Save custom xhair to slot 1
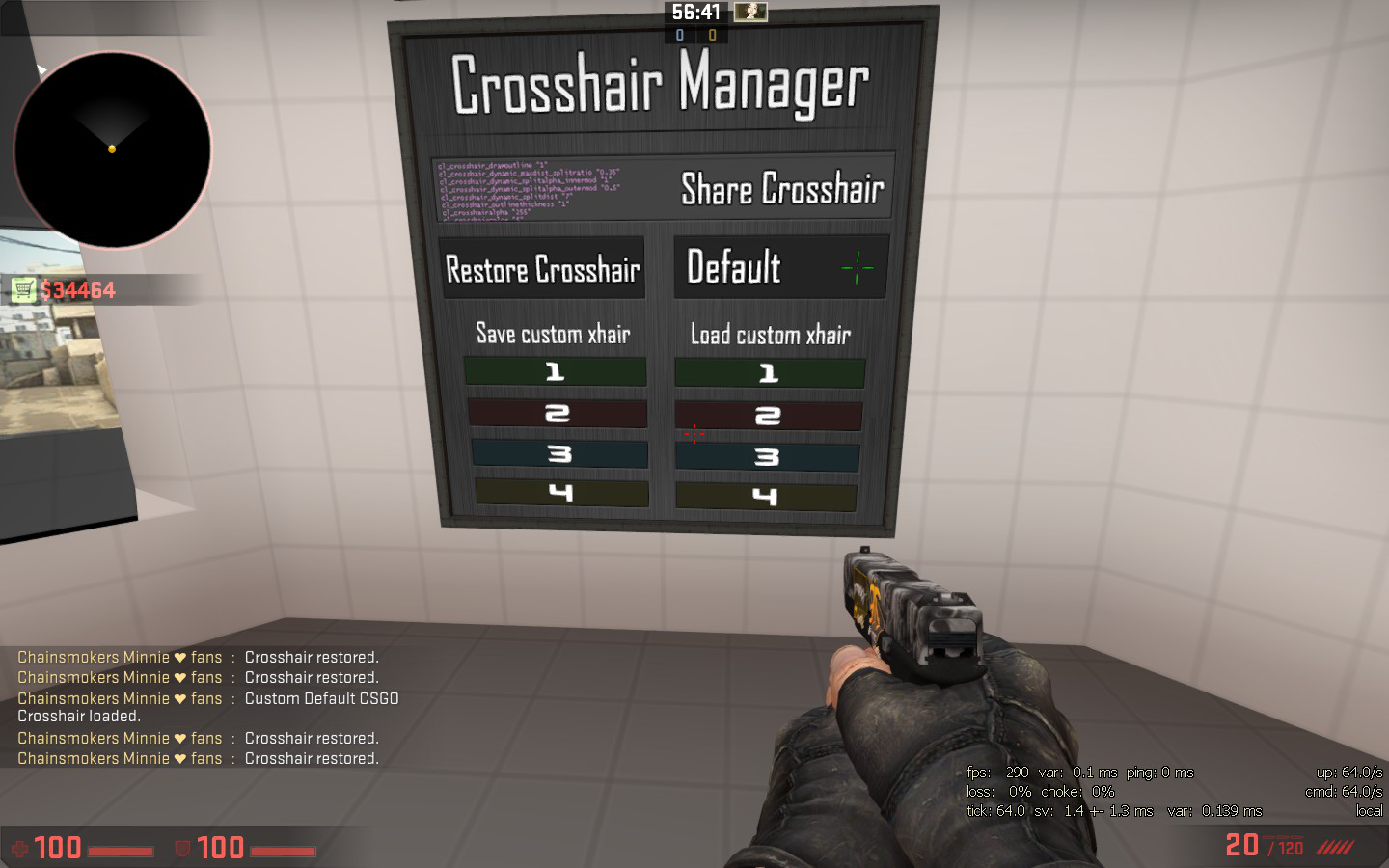This screenshot has height=868, width=1389. pyautogui.click(x=555, y=371)
